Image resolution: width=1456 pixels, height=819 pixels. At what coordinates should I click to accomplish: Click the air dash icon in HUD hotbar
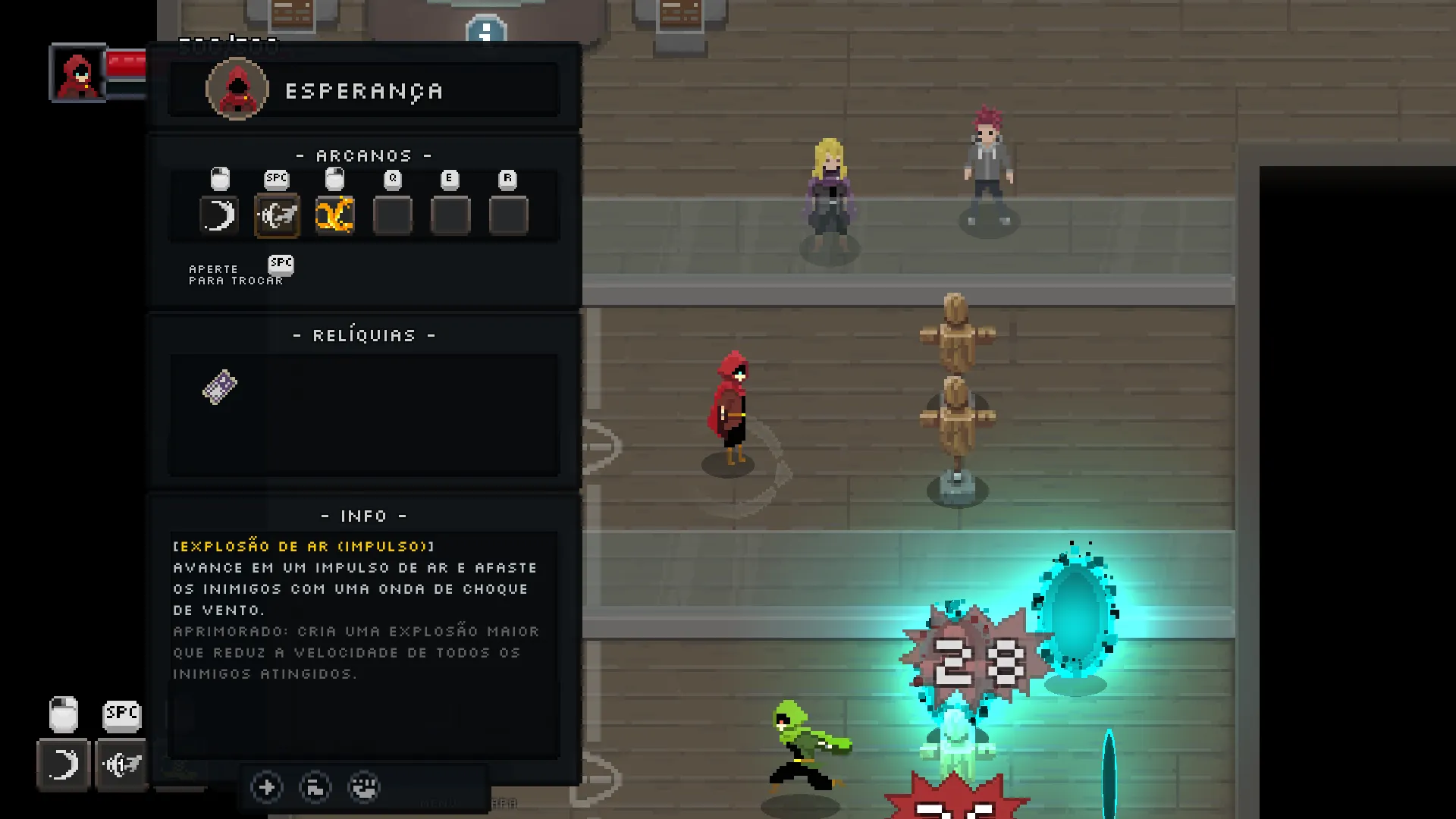pyautogui.click(x=121, y=764)
